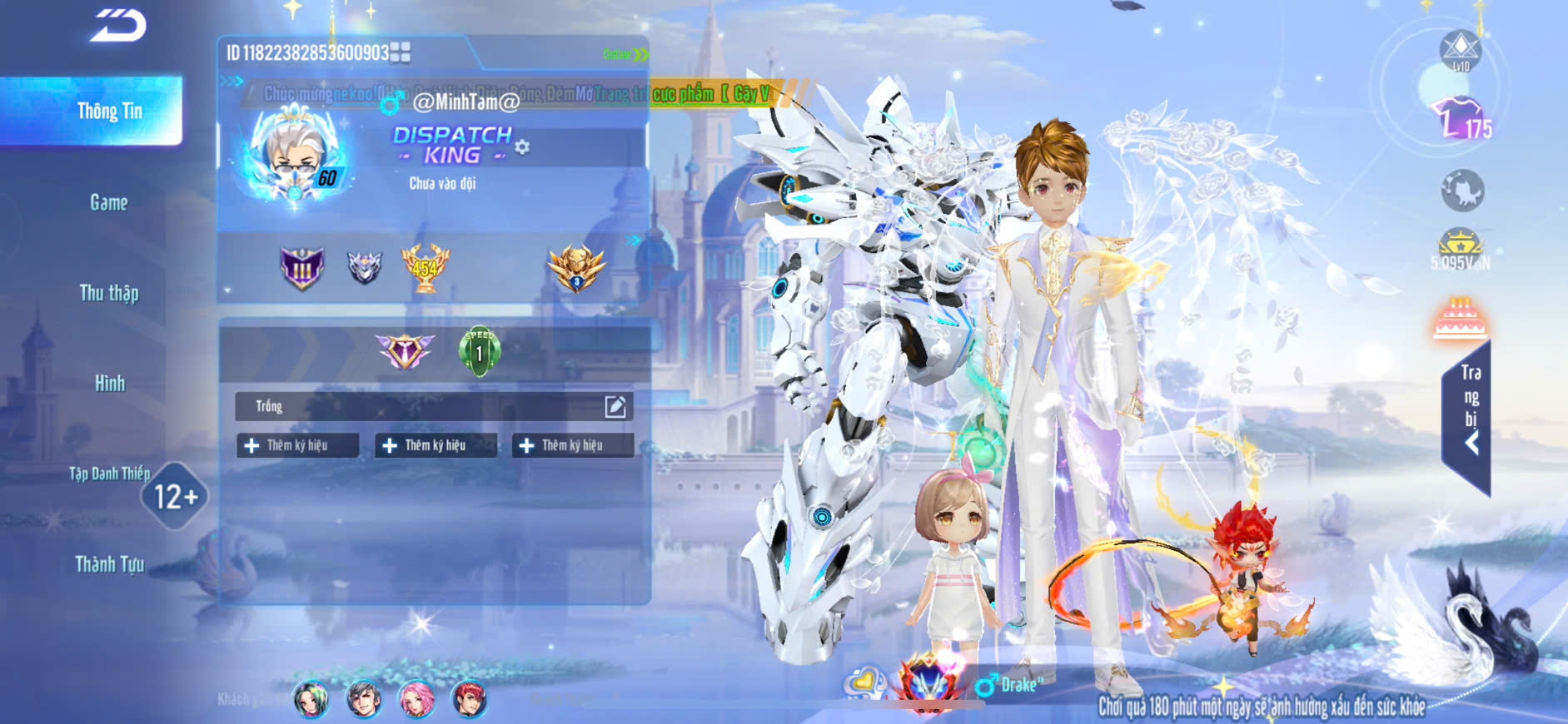Go back using the top-left arrow
This screenshot has width=1568, height=724.
[x=118, y=25]
